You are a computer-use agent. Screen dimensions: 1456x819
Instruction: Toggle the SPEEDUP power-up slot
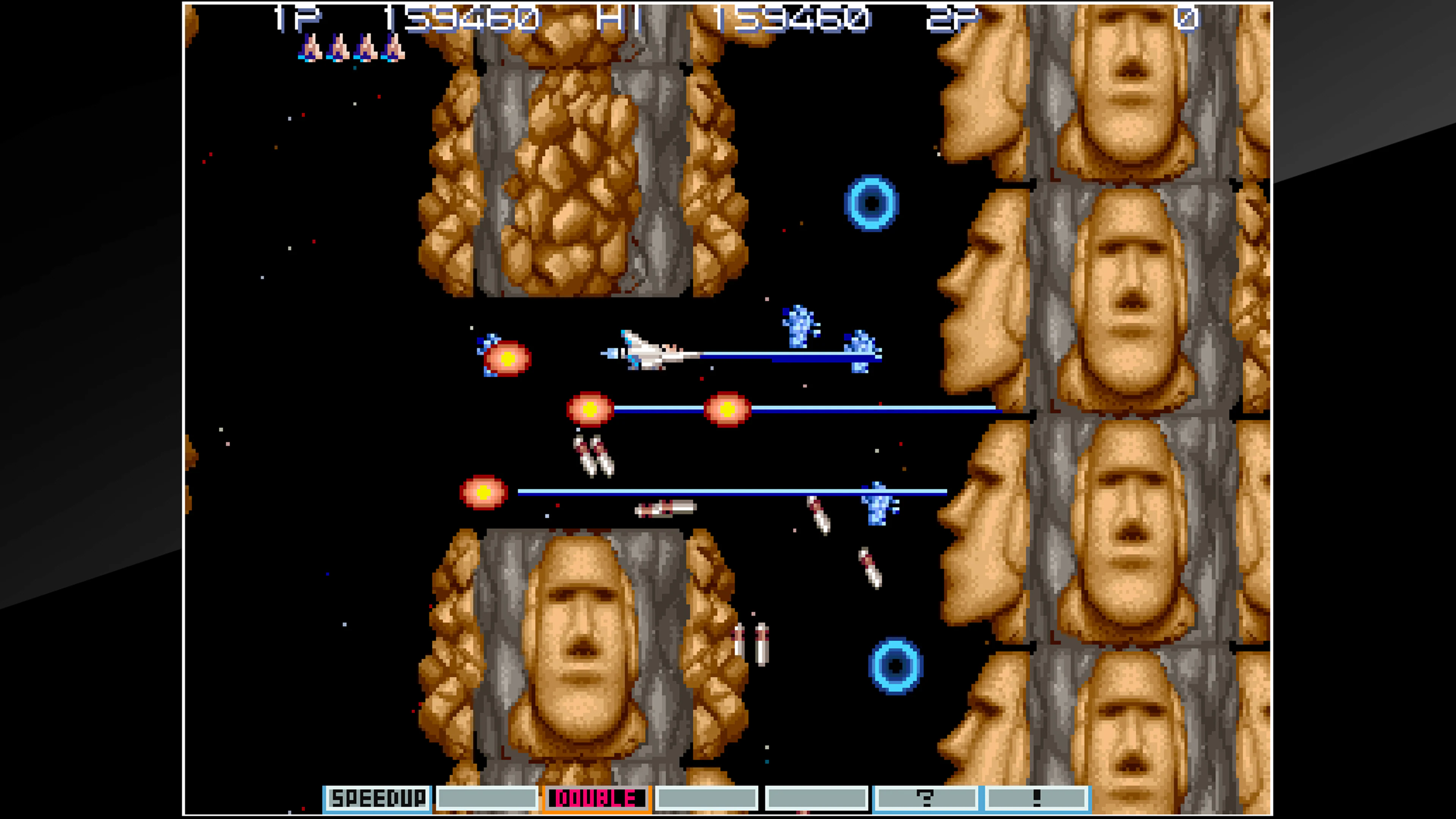(378, 798)
